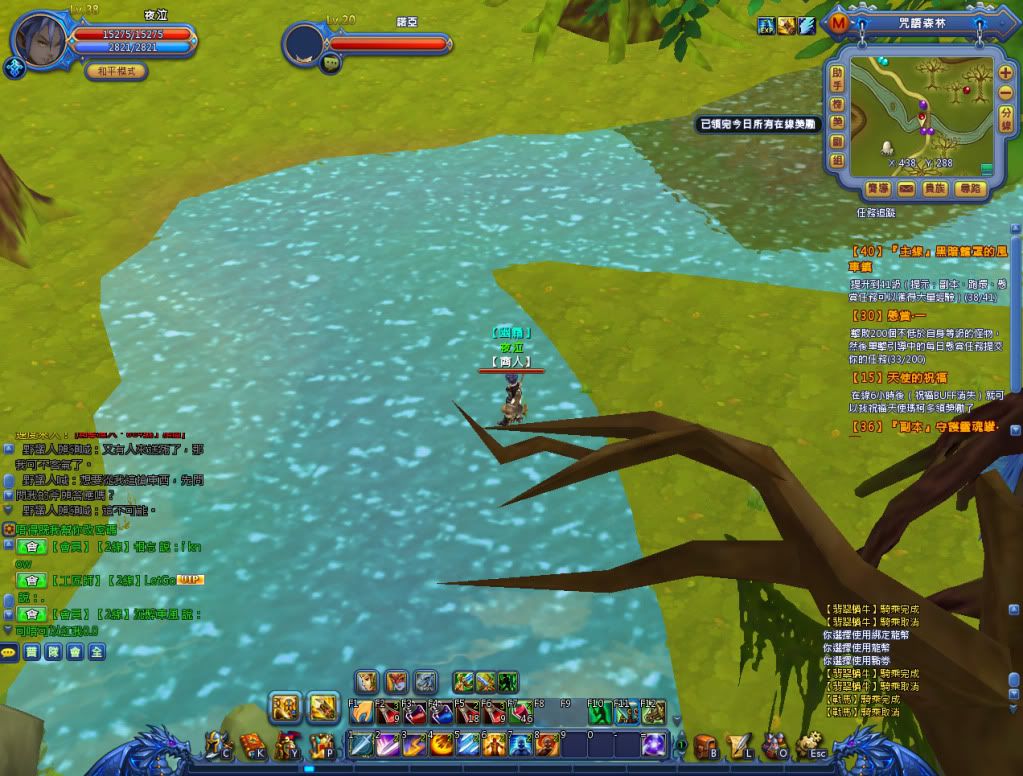Open the 分線 channel selector
This screenshot has height=776, width=1023.
coord(1005,119)
